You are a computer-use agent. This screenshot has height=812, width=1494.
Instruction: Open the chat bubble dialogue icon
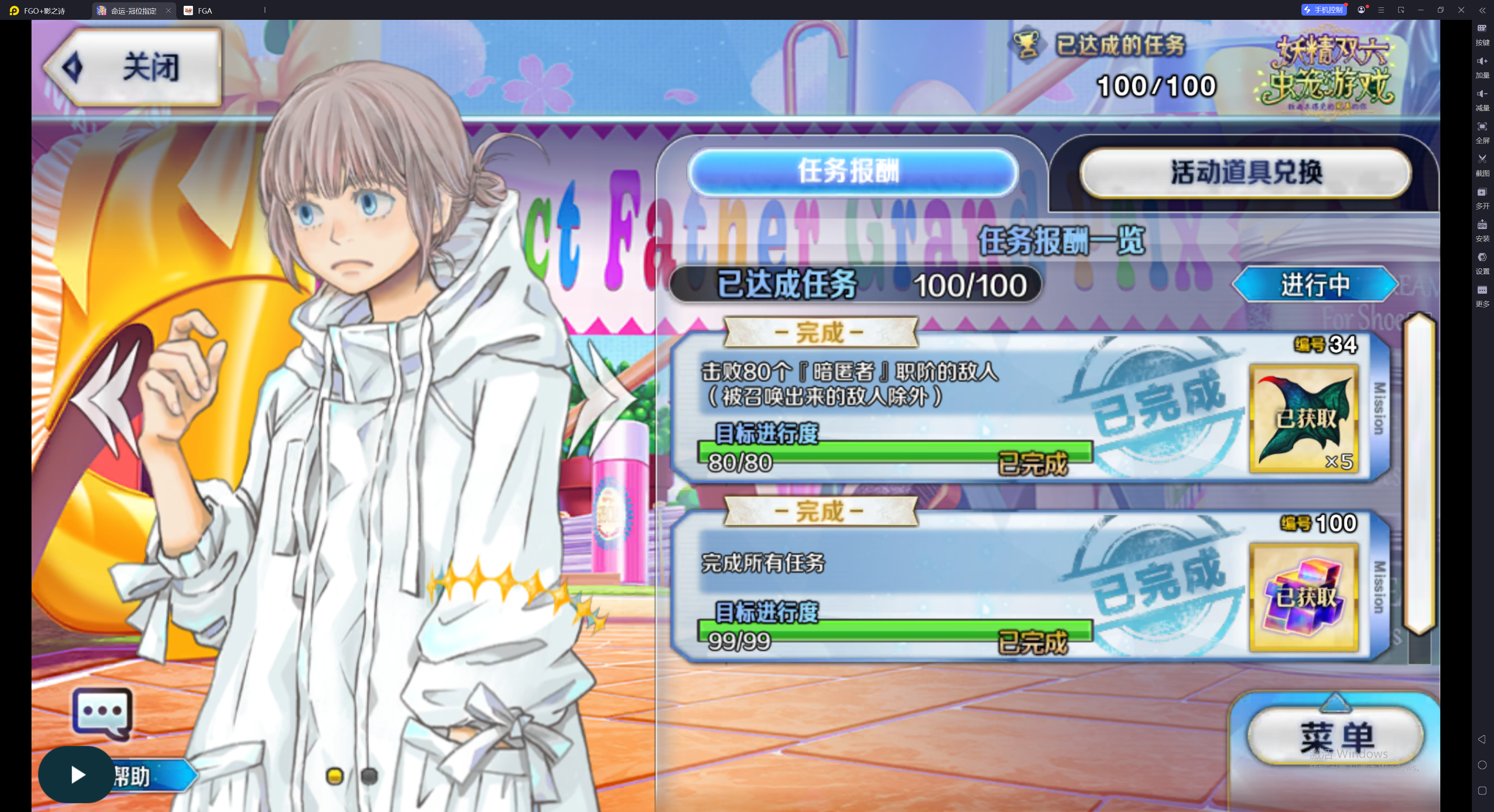(x=102, y=712)
